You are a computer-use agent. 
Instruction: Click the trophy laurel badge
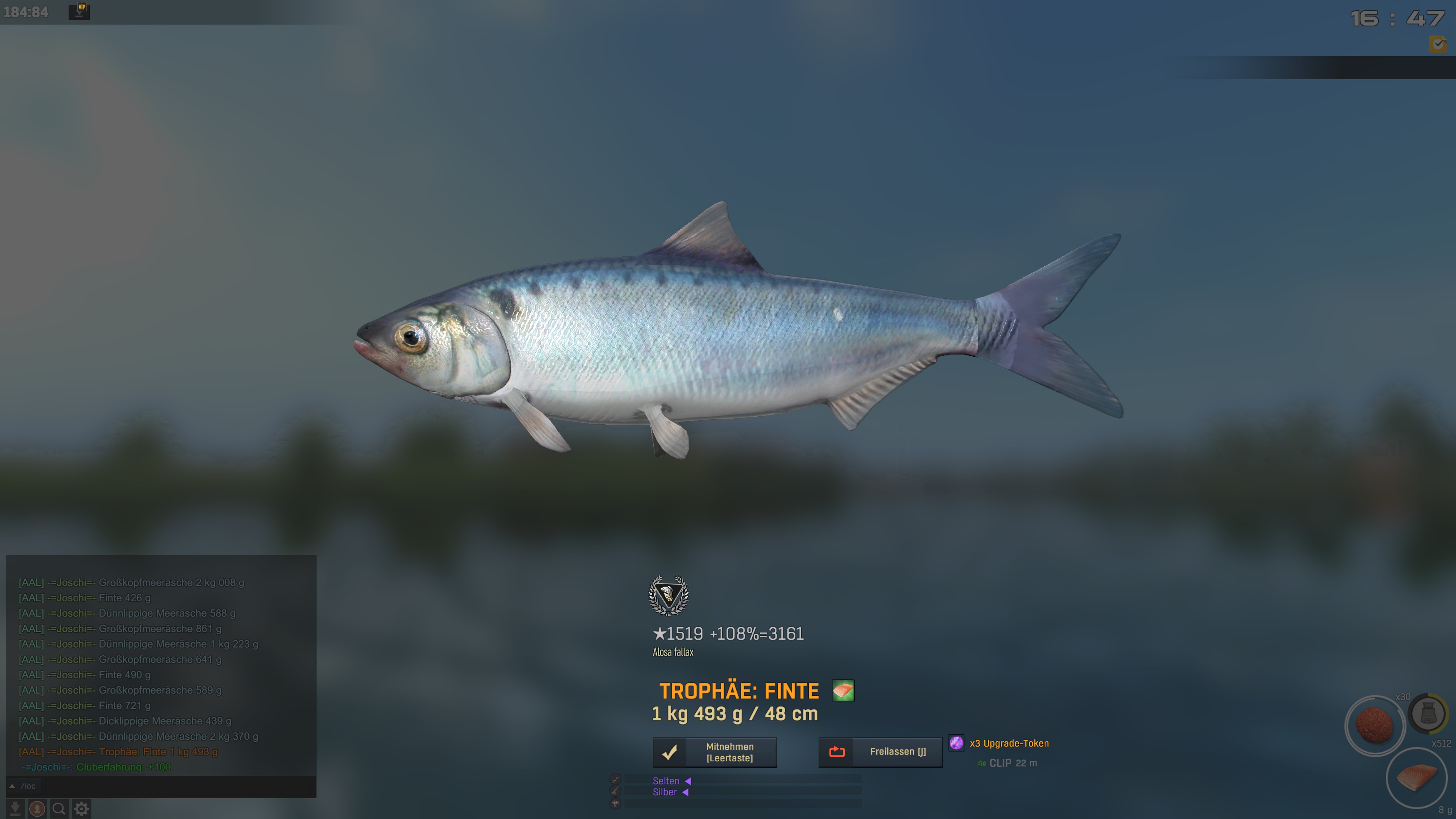click(x=668, y=595)
